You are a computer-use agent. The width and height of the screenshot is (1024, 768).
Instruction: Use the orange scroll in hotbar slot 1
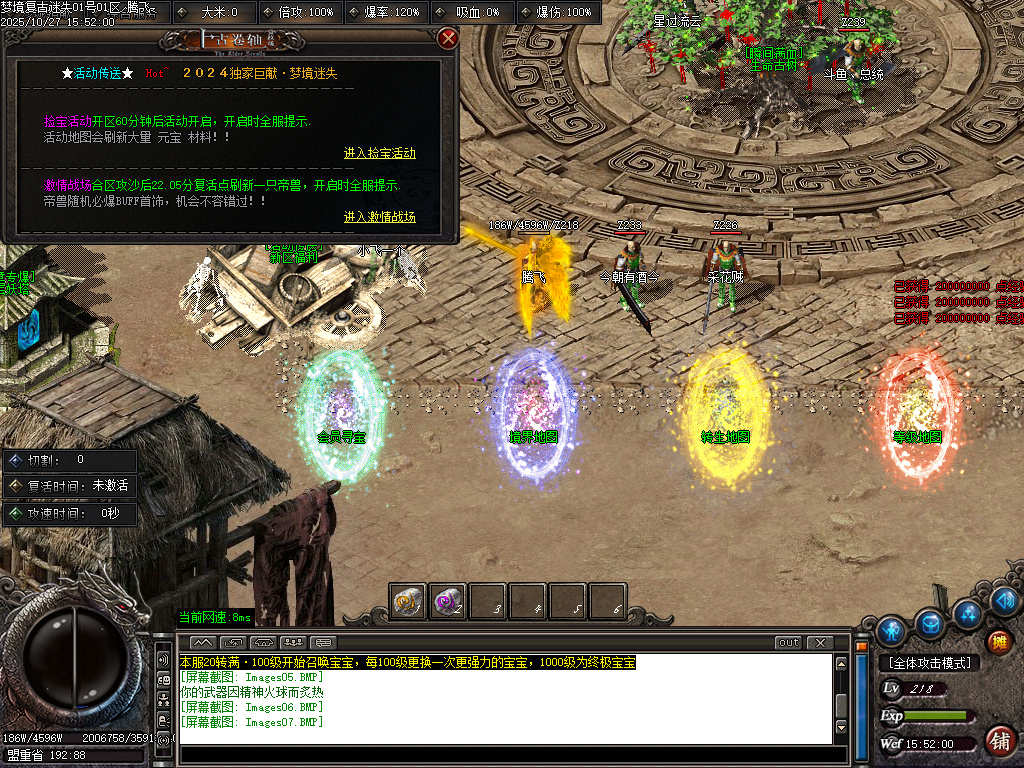[x=408, y=601]
